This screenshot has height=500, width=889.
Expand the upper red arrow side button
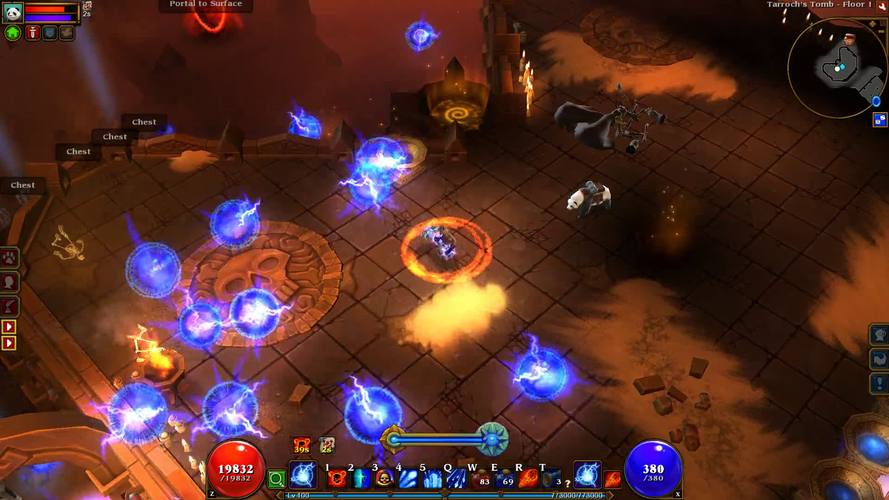pyautogui.click(x=10, y=327)
